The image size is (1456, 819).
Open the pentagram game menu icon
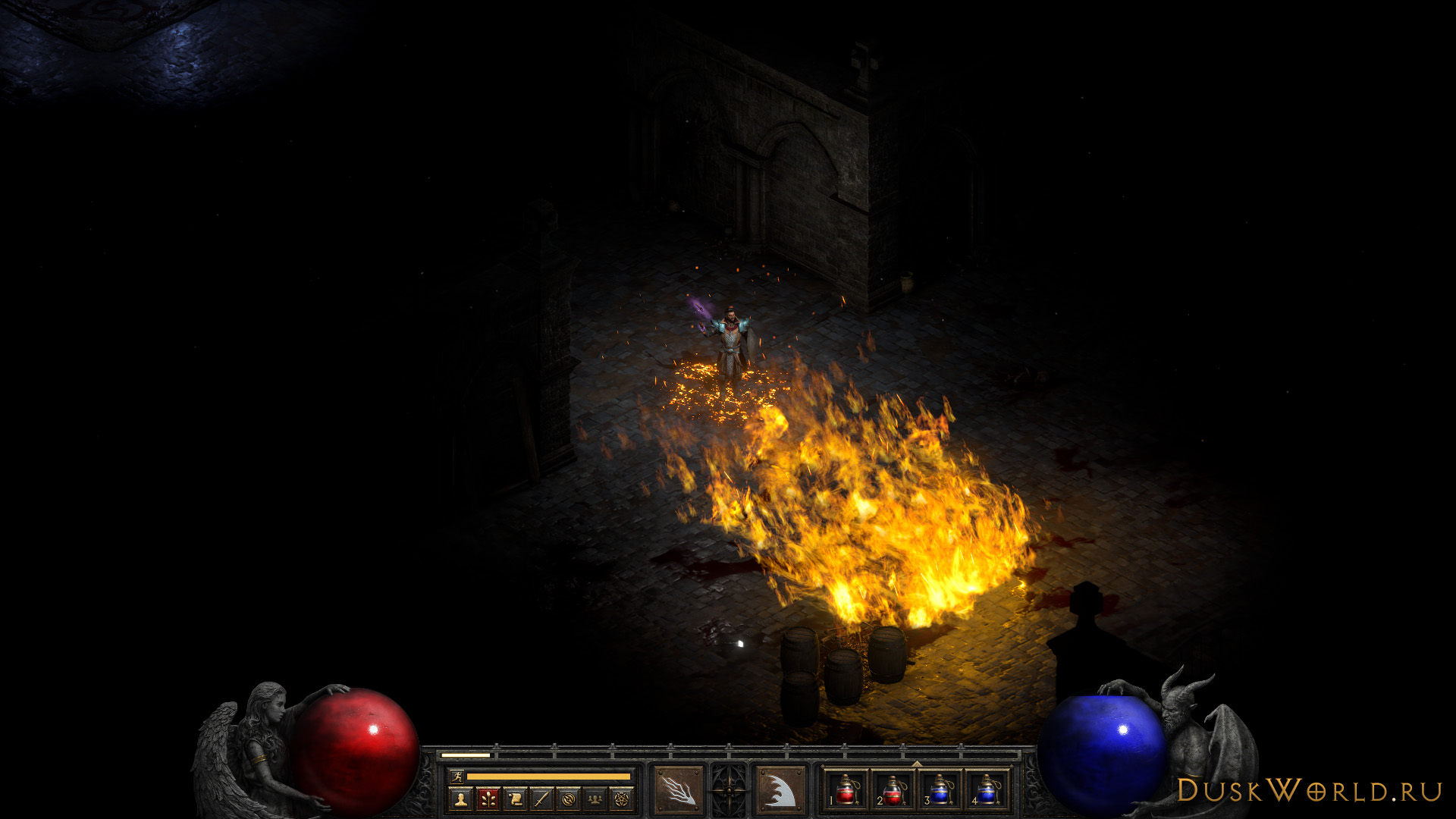pyautogui.click(x=622, y=799)
